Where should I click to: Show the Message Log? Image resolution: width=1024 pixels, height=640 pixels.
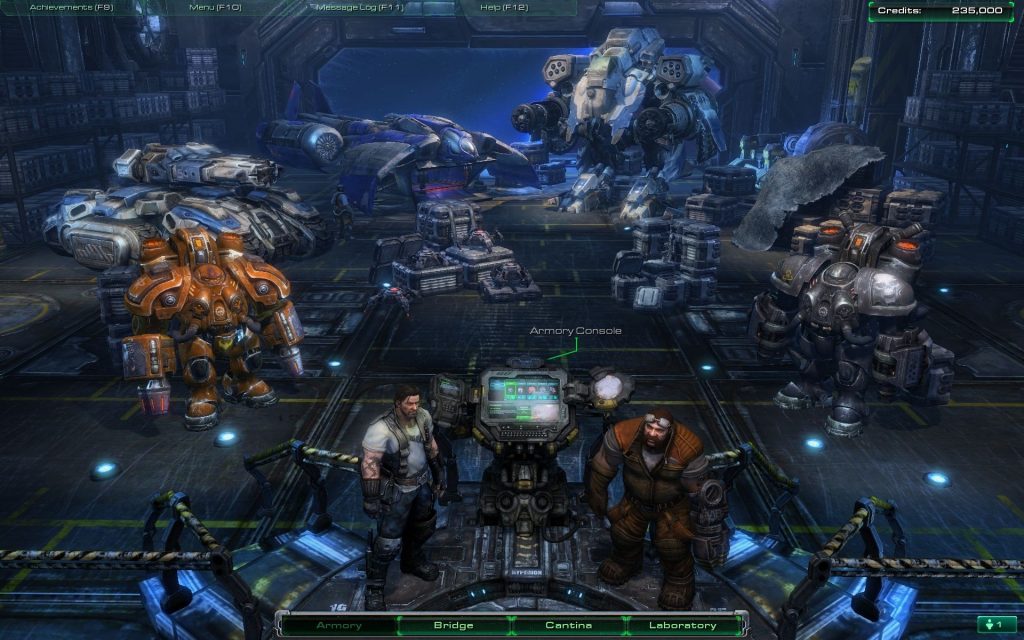(x=359, y=7)
